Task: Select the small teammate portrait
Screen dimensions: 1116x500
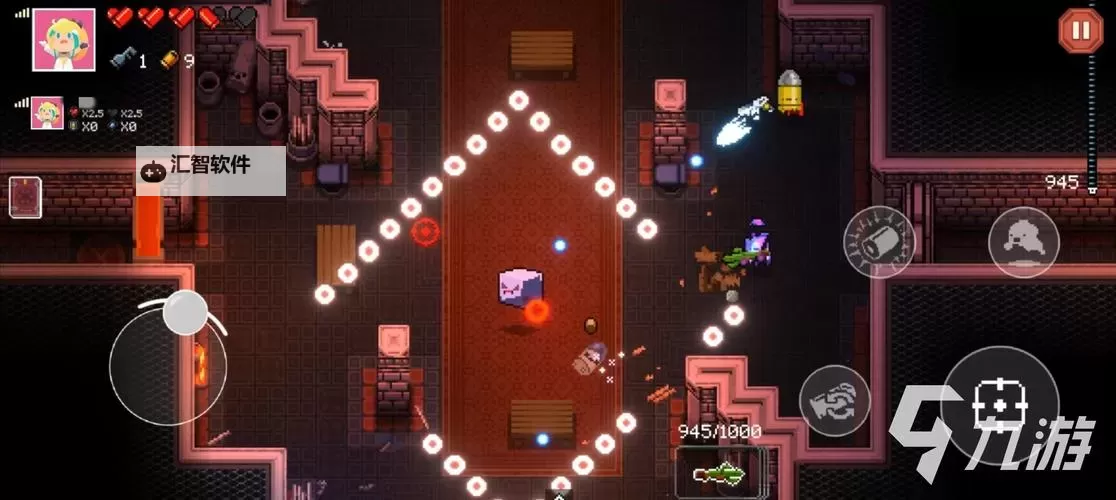Action: point(46,113)
